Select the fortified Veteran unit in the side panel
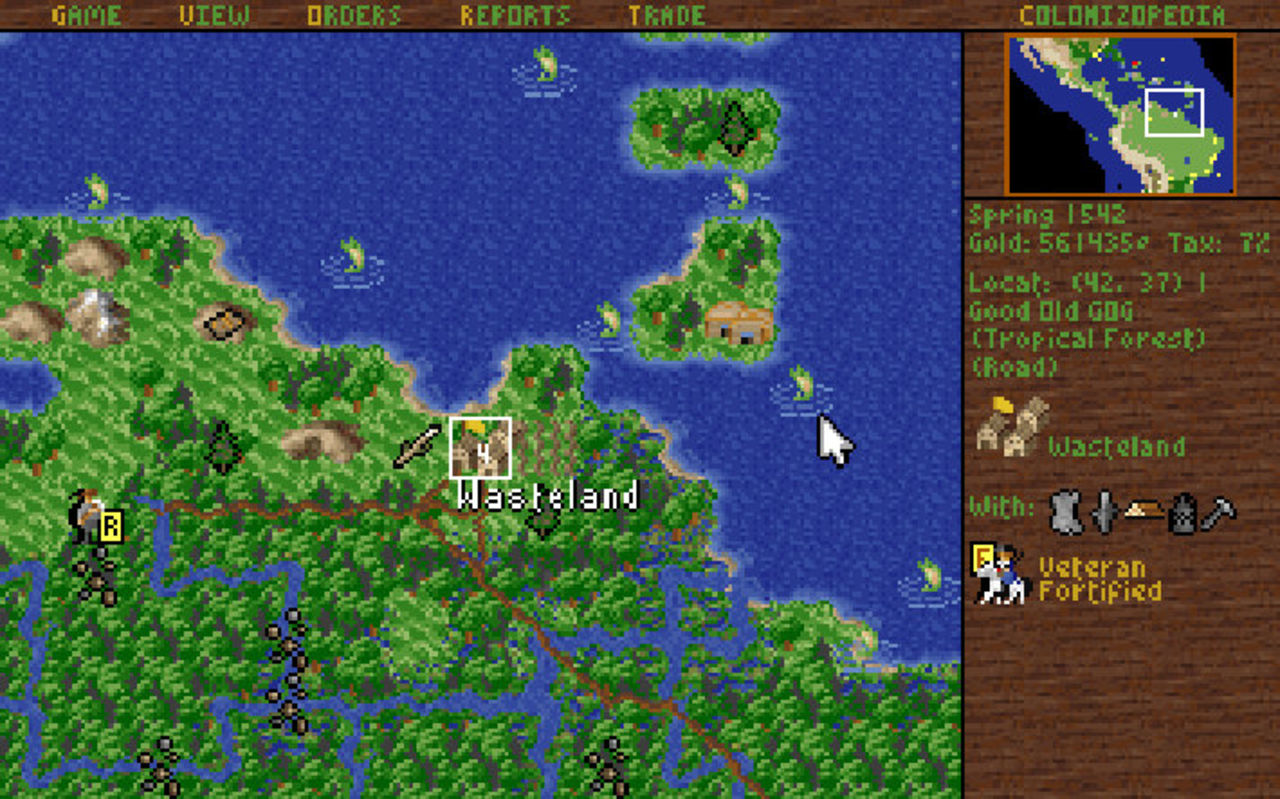Viewport: 1280px width, 799px height. click(1001, 576)
